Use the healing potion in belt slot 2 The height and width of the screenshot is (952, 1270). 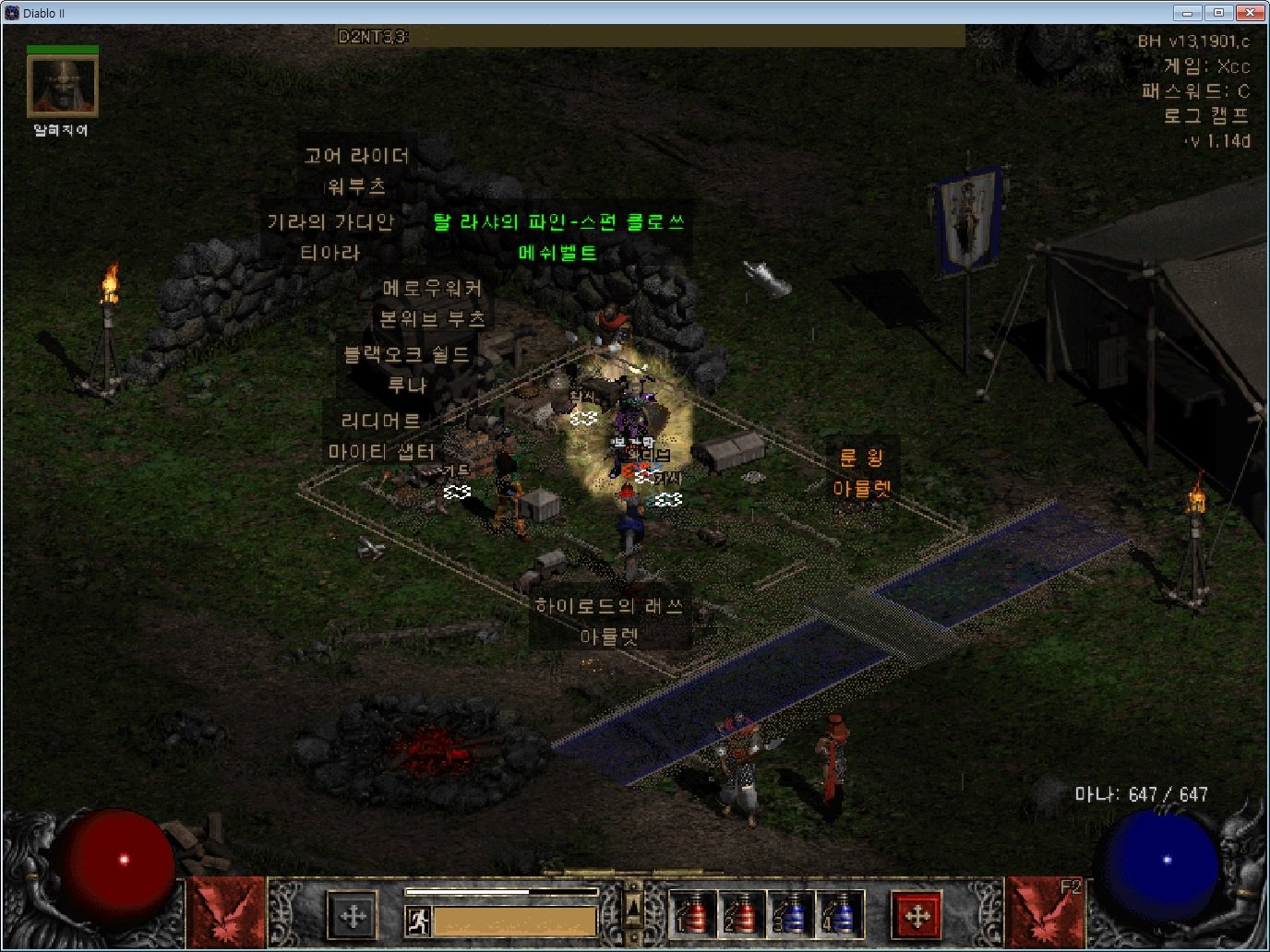point(741,914)
